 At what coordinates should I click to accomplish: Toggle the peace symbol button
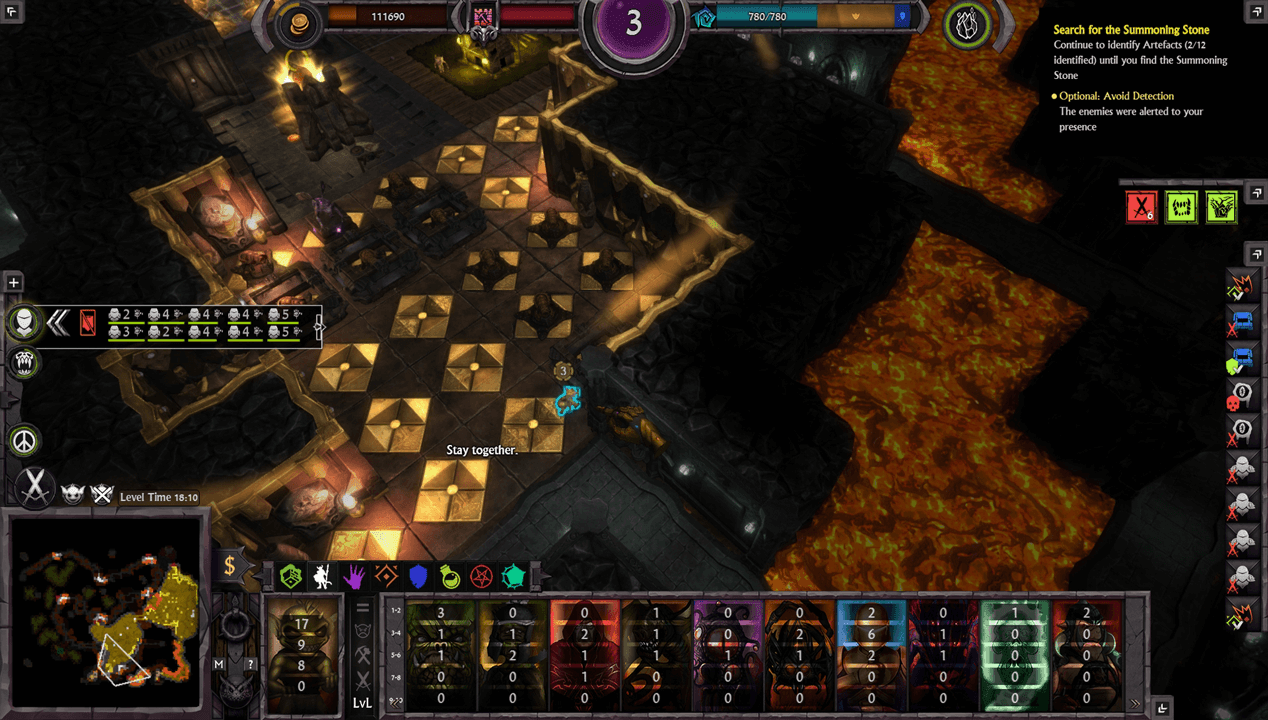(24, 440)
